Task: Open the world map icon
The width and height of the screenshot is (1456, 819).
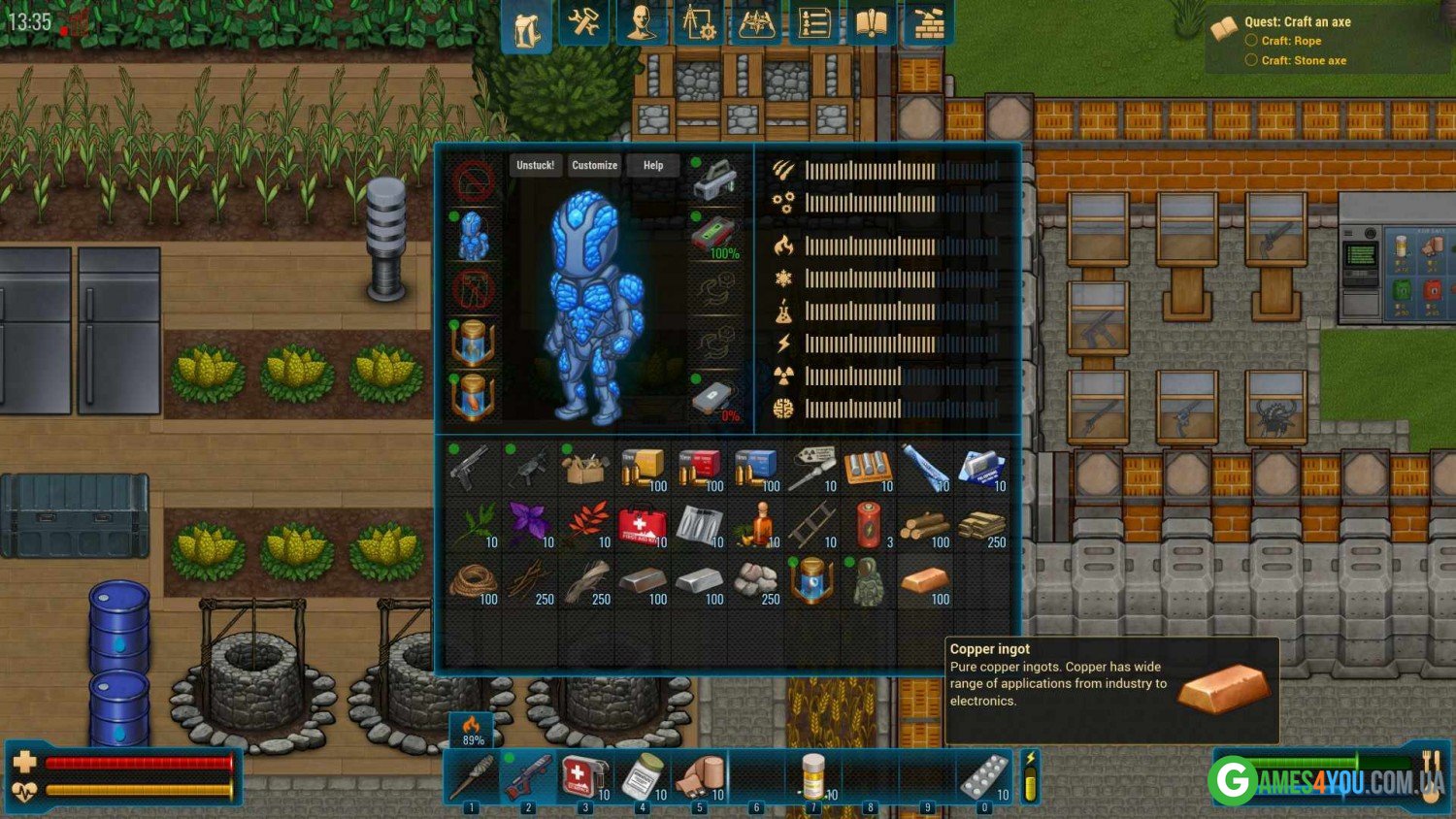Action: [x=756, y=24]
